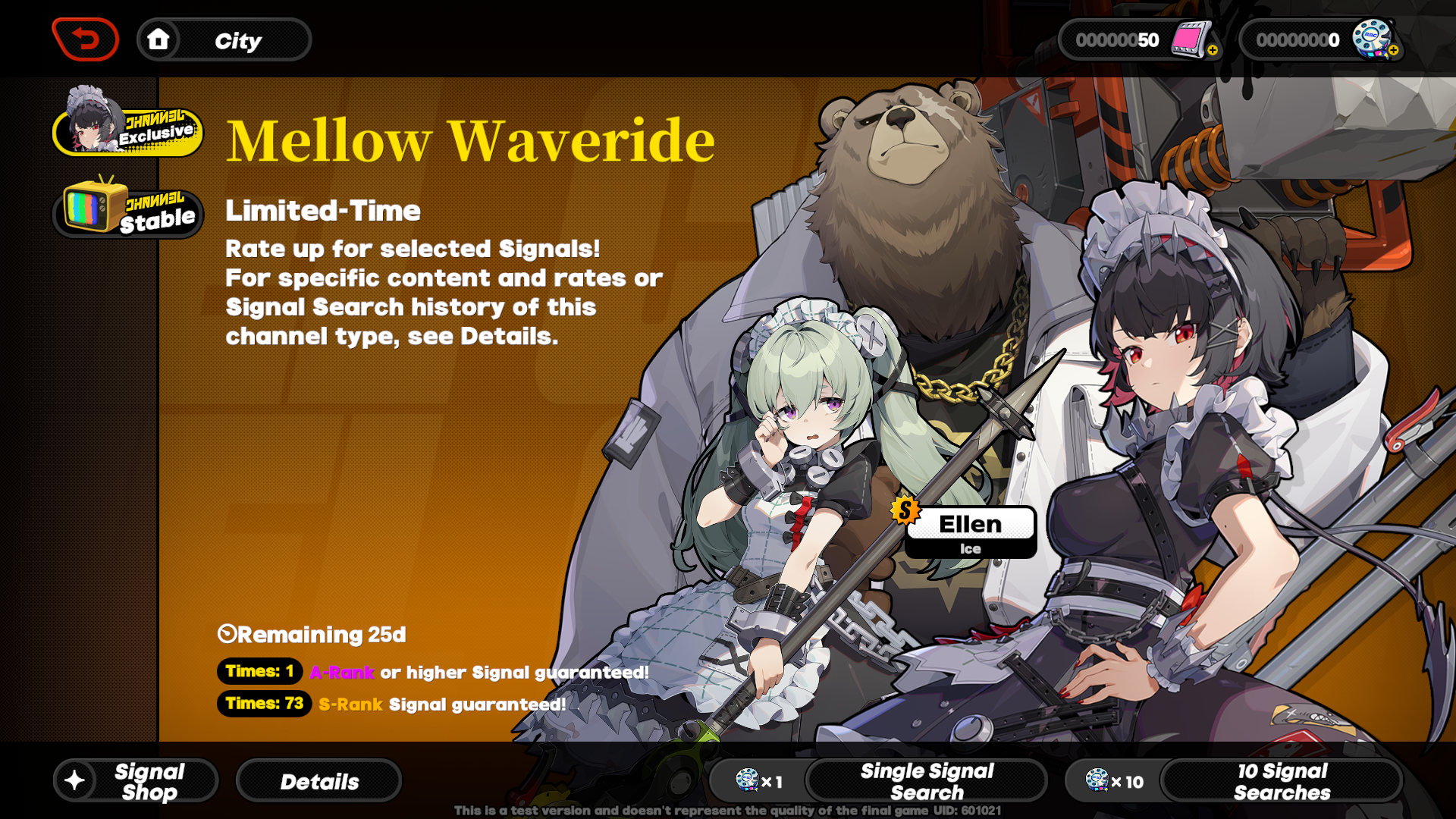Click the plus beside the Master Tape counter
This screenshot has width=1456, height=819.
pos(1394,50)
